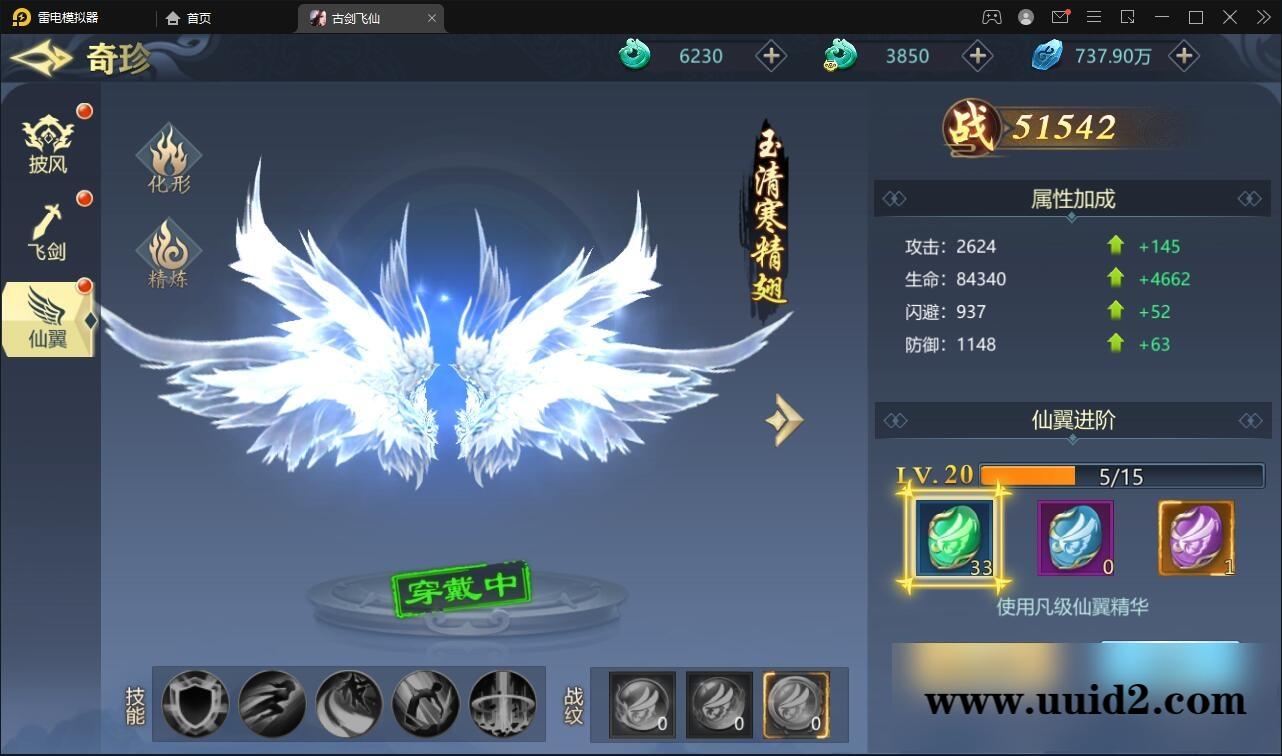The height and width of the screenshot is (756, 1282).
Task: Select the highlighted 战纹 war-pattern slot
Action: coord(795,704)
